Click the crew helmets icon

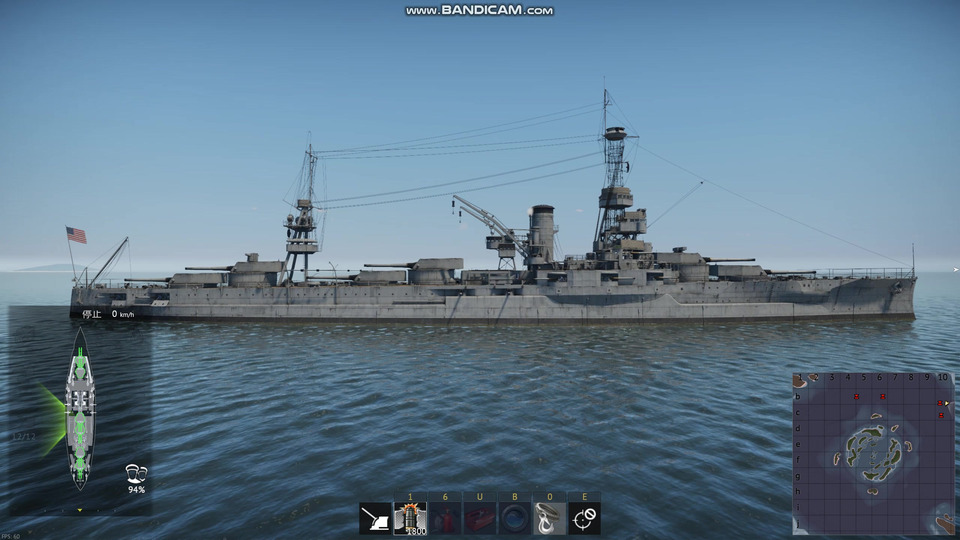click(x=136, y=473)
